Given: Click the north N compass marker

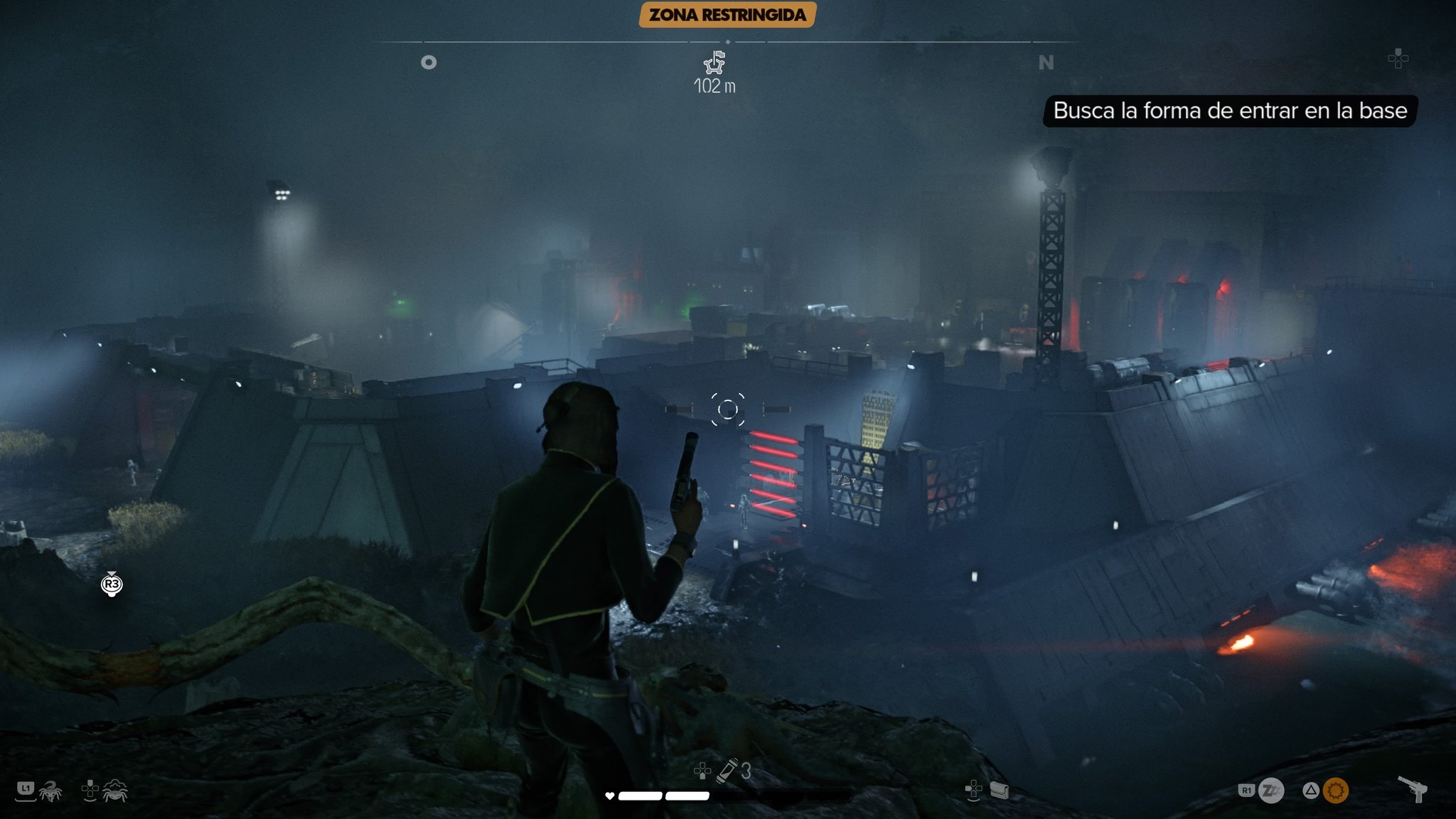Looking at the screenshot, I should pyautogui.click(x=1046, y=63).
